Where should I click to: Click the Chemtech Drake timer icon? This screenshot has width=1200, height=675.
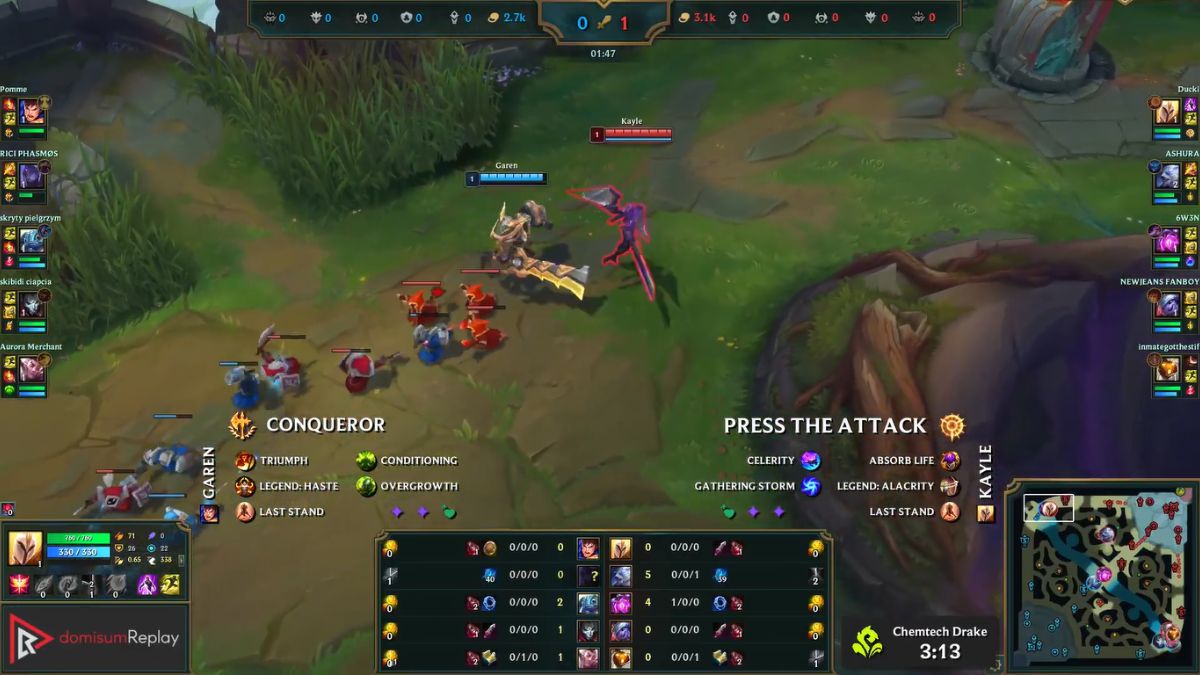click(x=866, y=641)
